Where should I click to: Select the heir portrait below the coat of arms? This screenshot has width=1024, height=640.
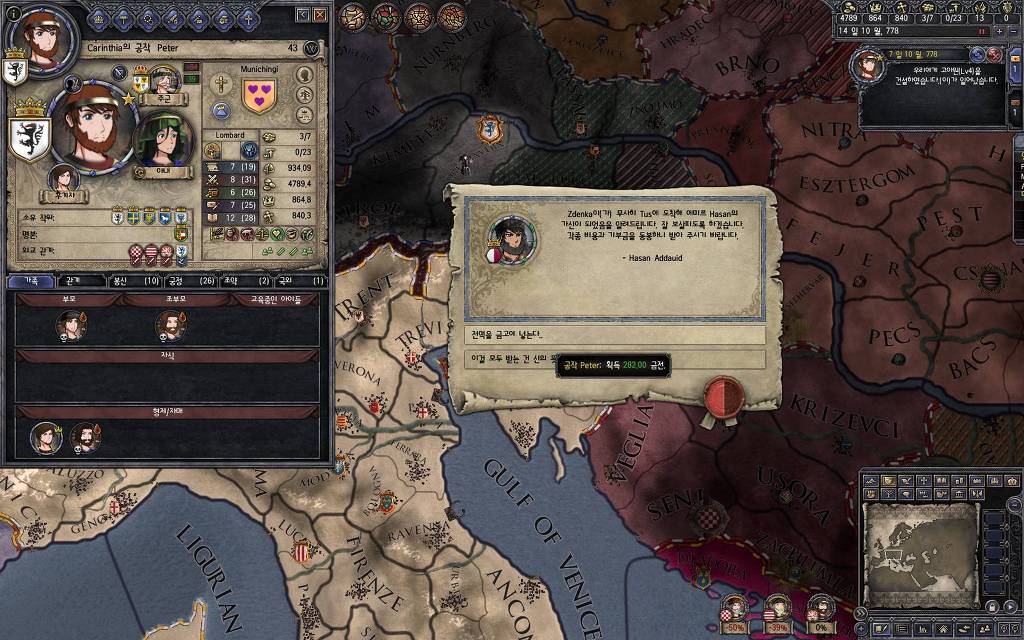tap(65, 178)
